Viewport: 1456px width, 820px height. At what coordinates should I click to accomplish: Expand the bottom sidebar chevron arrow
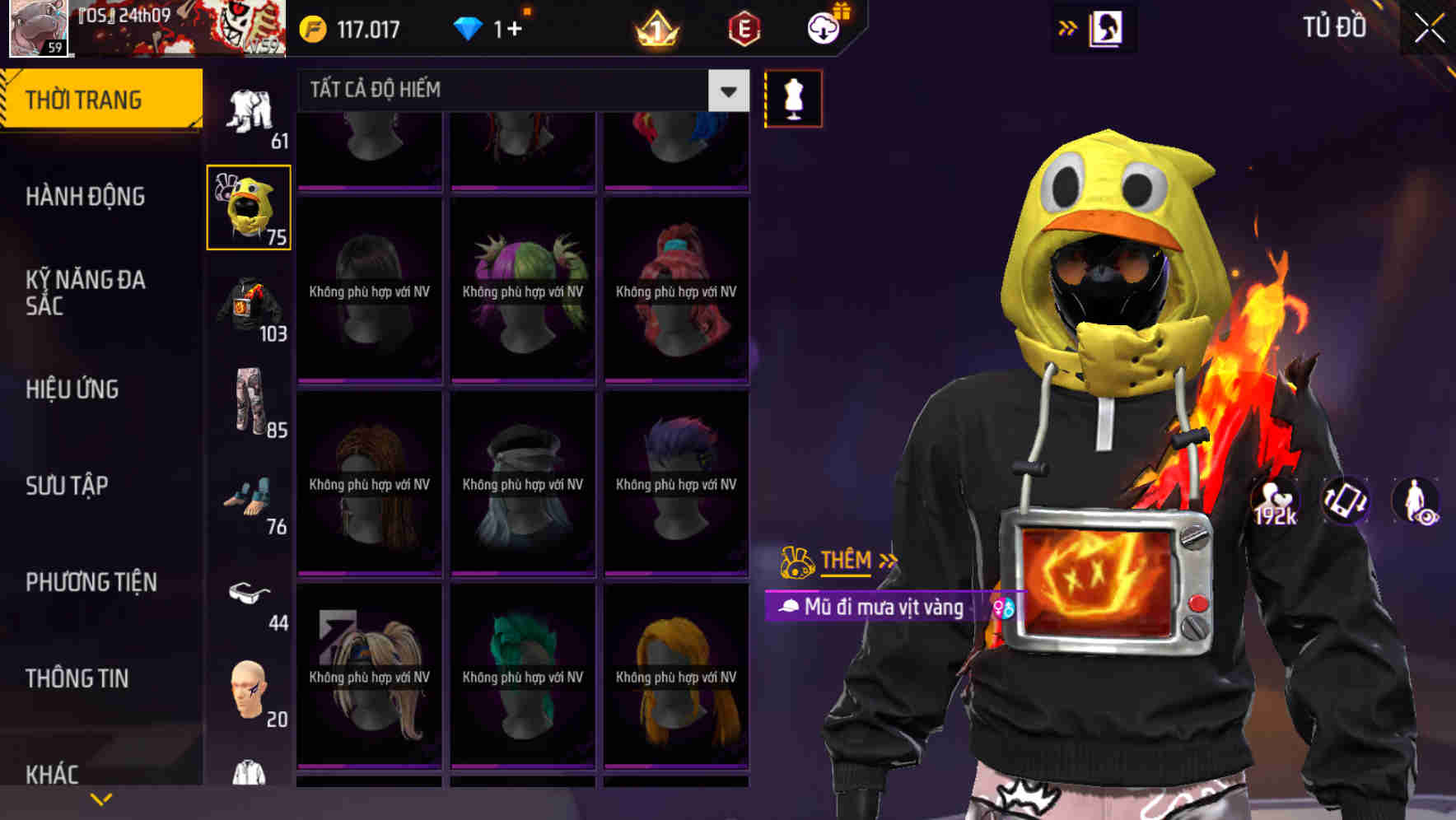(100, 799)
